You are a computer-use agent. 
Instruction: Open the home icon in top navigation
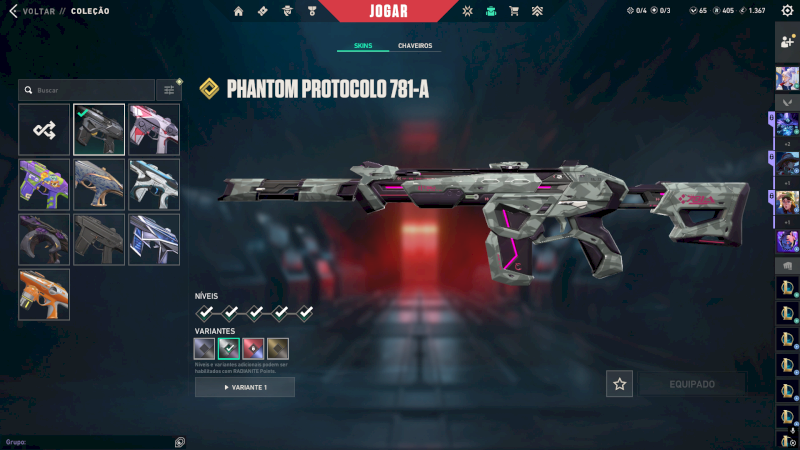pyautogui.click(x=238, y=11)
